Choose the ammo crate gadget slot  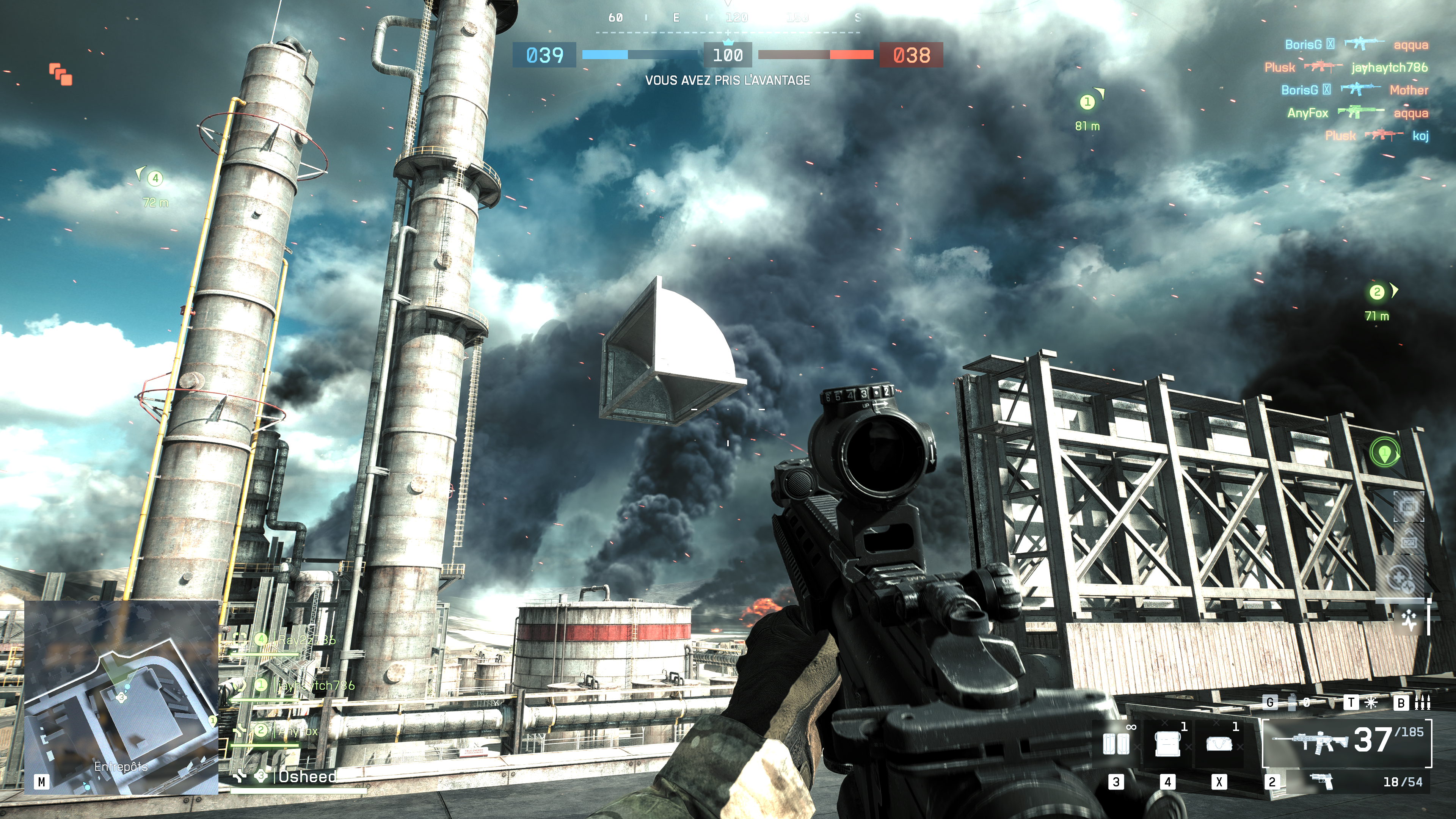pos(1167,744)
